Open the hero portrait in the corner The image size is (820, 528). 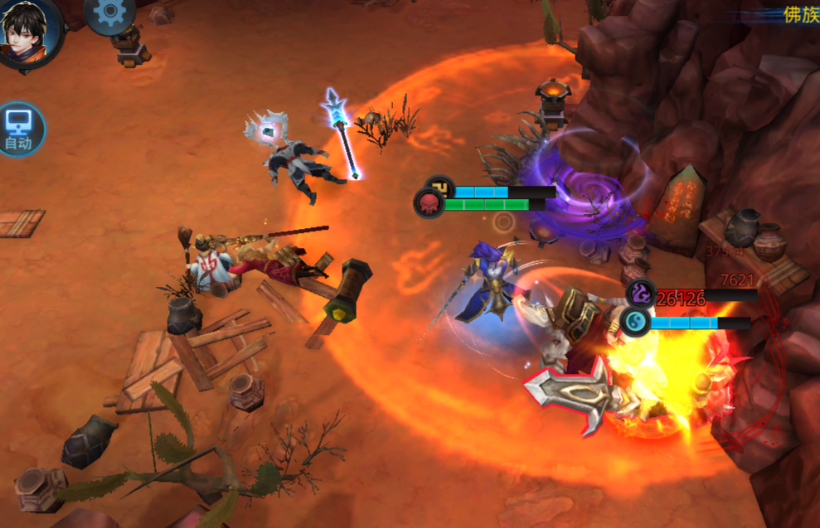[28, 30]
